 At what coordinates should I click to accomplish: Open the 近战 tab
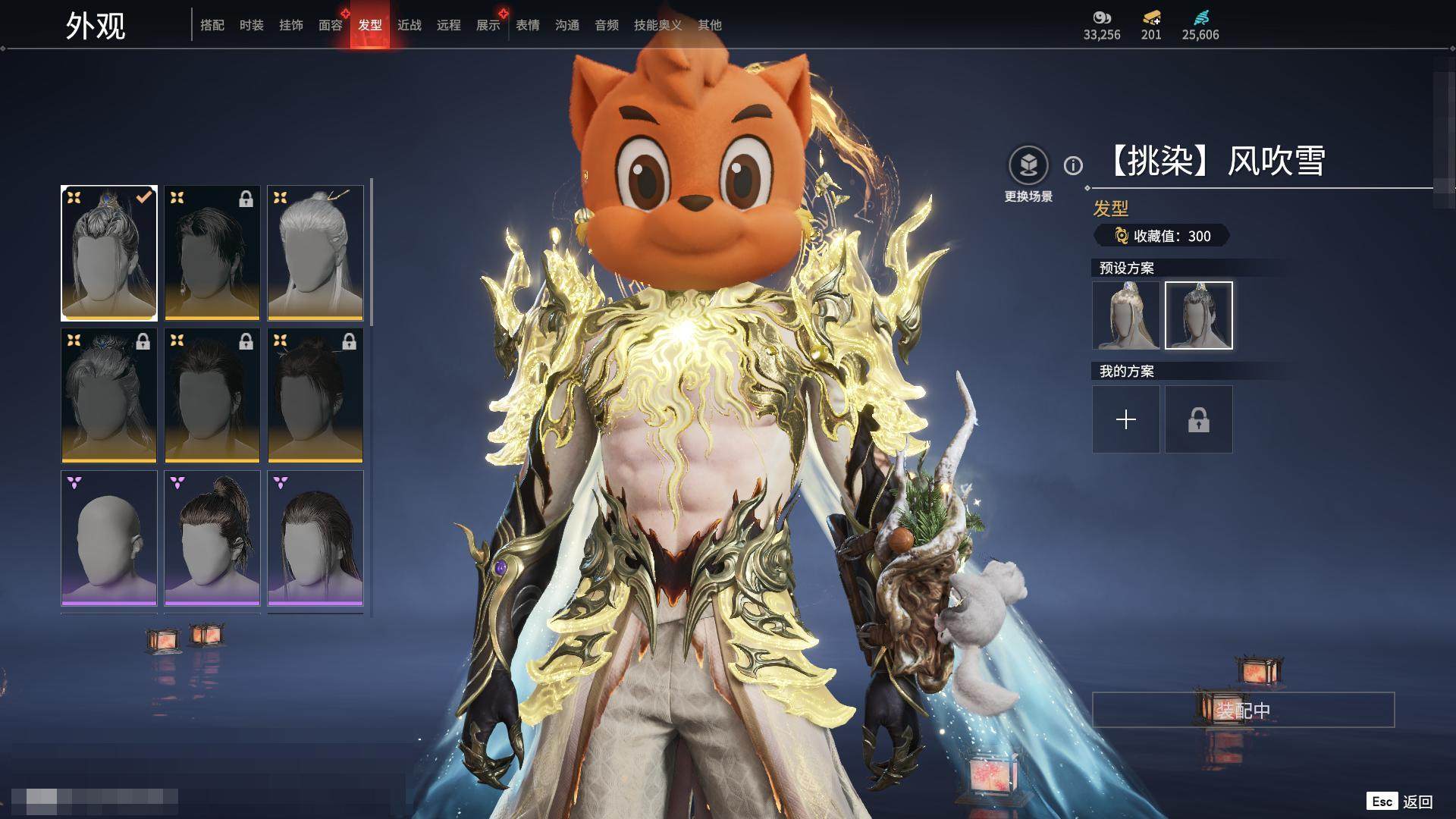tap(409, 25)
